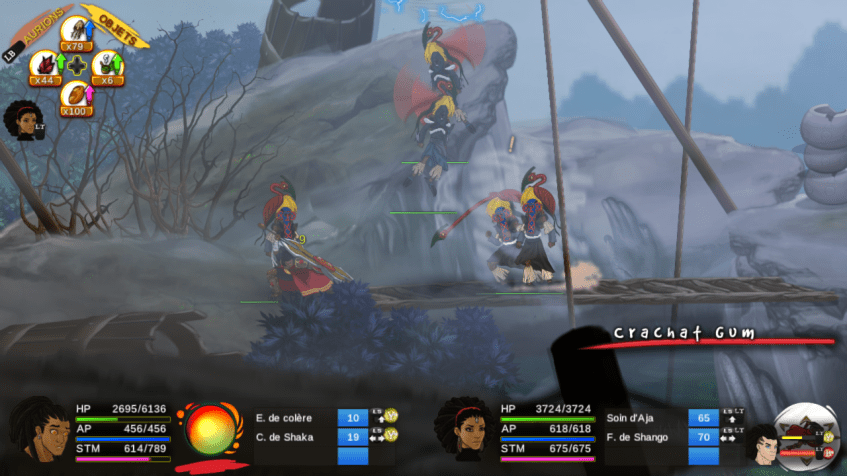Select the male hero portrait
Image resolution: width=847 pixels, height=476 pixels.
click(x=36, y=430)
